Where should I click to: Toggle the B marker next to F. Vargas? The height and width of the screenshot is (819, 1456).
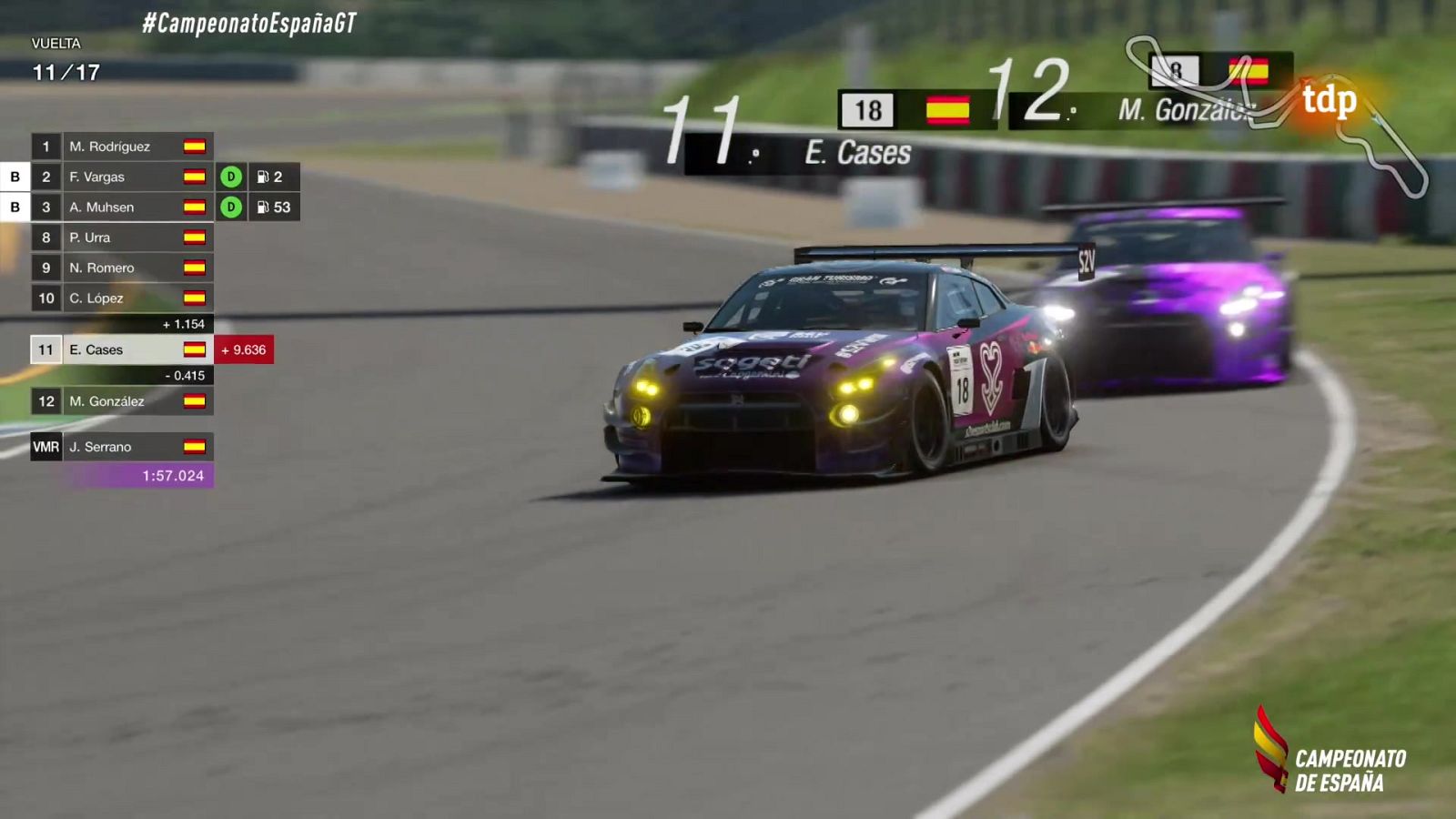15,177
